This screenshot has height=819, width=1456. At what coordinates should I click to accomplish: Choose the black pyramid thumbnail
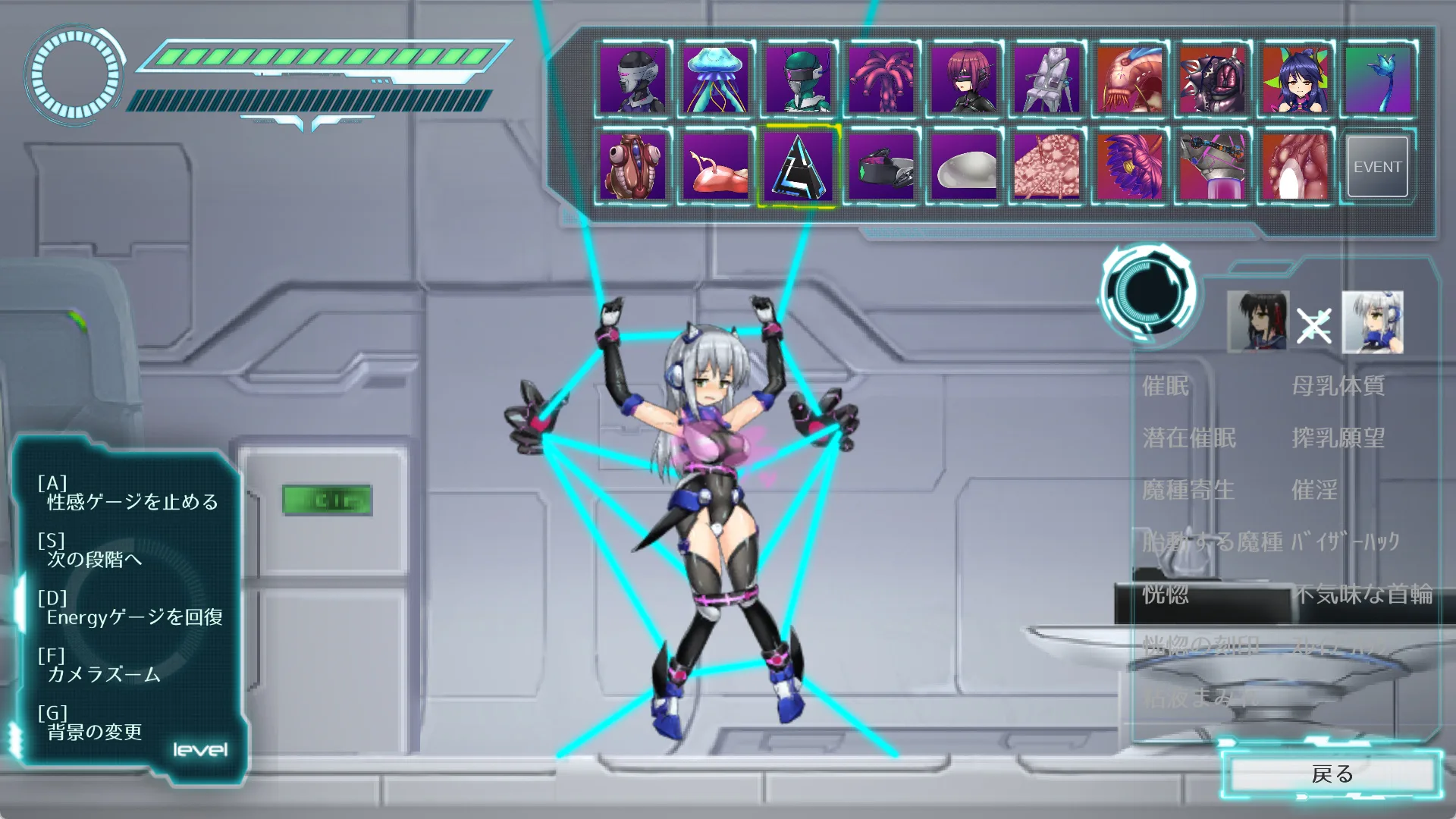tap(799, 167)
